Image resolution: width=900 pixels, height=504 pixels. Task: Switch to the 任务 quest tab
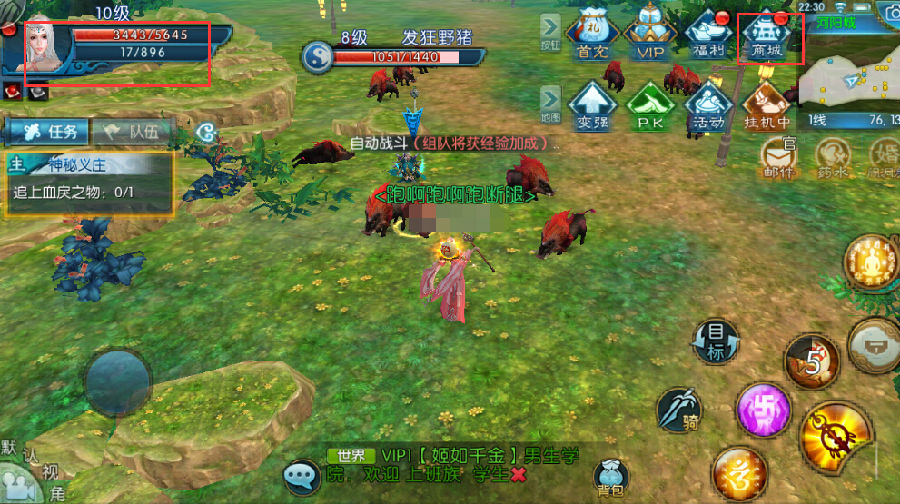coord(46,131)
